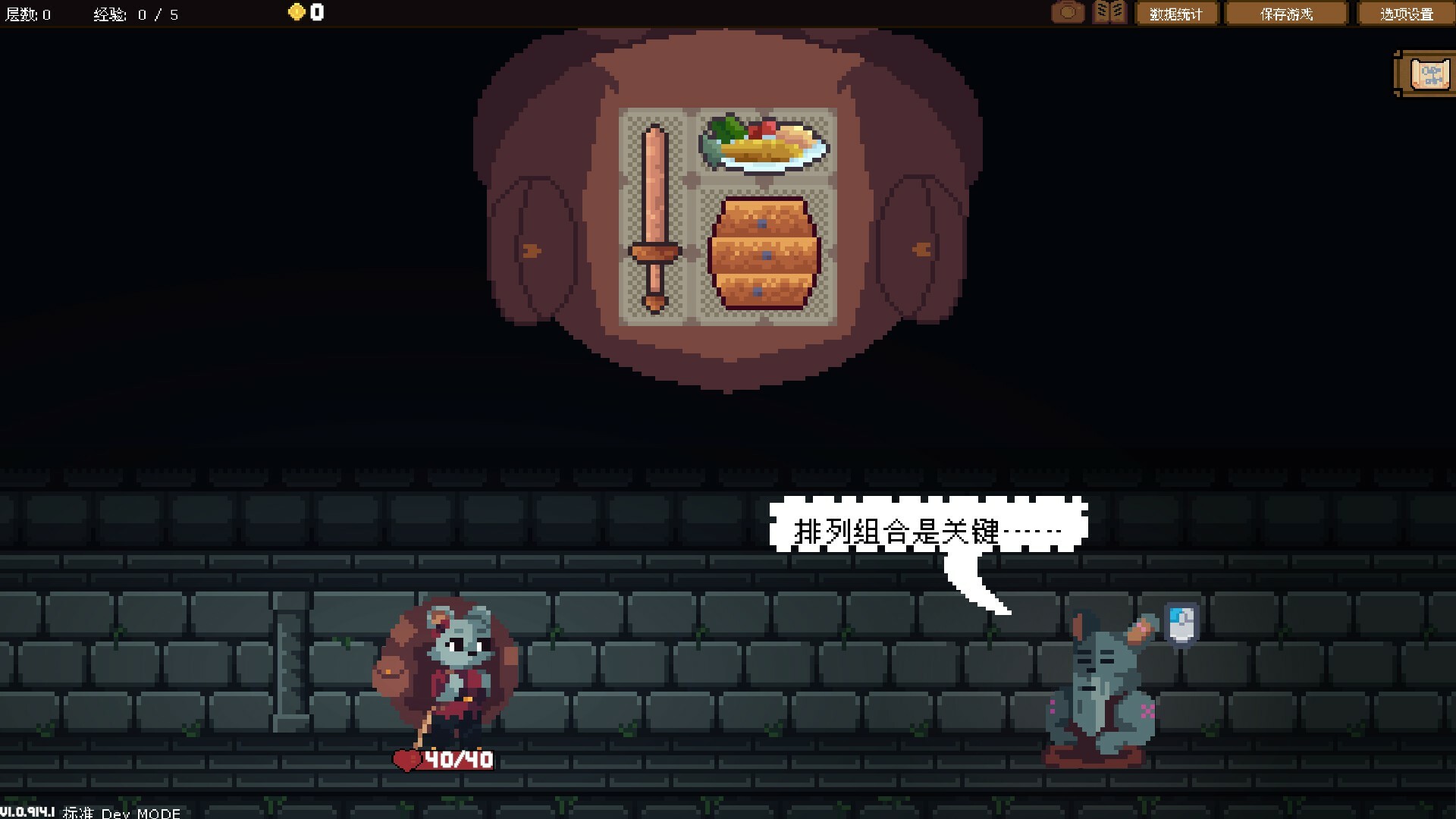Collapse the minimap panel on the right
The height and width of the screenshot is (819, 1456).
1427,74
